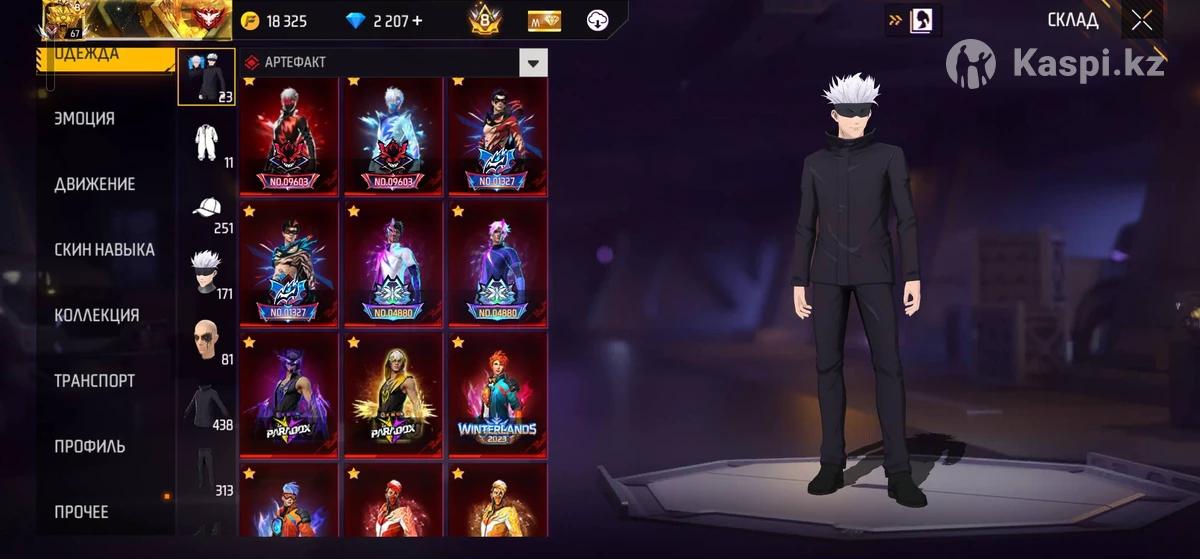1200x559 pixels.
Task: Open the ДВИЖЕНИЕ section
Action: coord(94,184)
